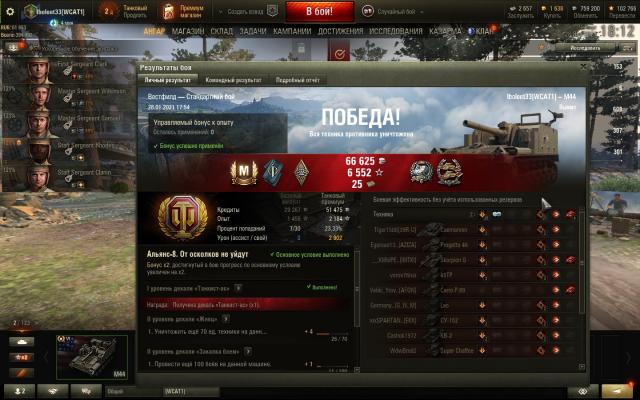The image size is (640, 400).
Task: Select the «Личный результат» tab
Action: pos(167,79)
